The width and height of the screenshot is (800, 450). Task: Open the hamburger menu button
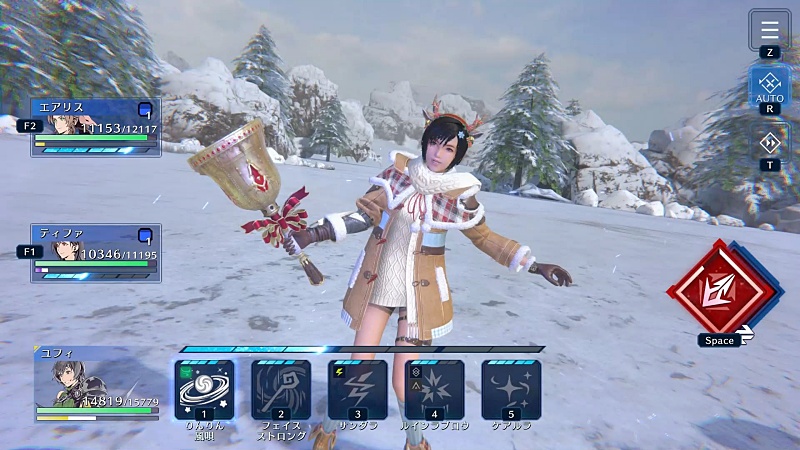click(x=769, y=28)
